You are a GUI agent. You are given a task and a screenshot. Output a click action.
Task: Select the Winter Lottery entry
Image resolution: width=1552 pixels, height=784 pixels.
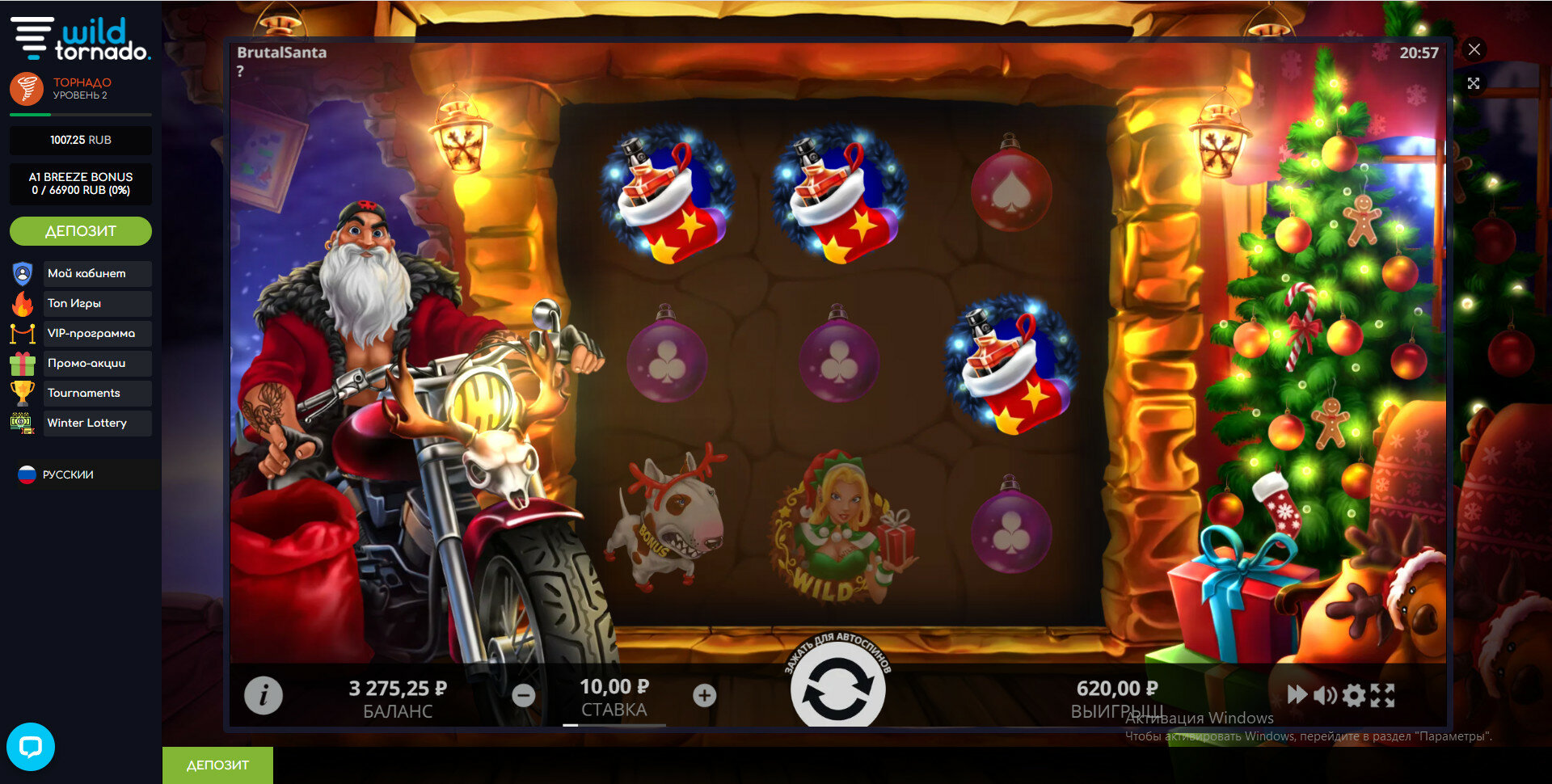[87, 423]
